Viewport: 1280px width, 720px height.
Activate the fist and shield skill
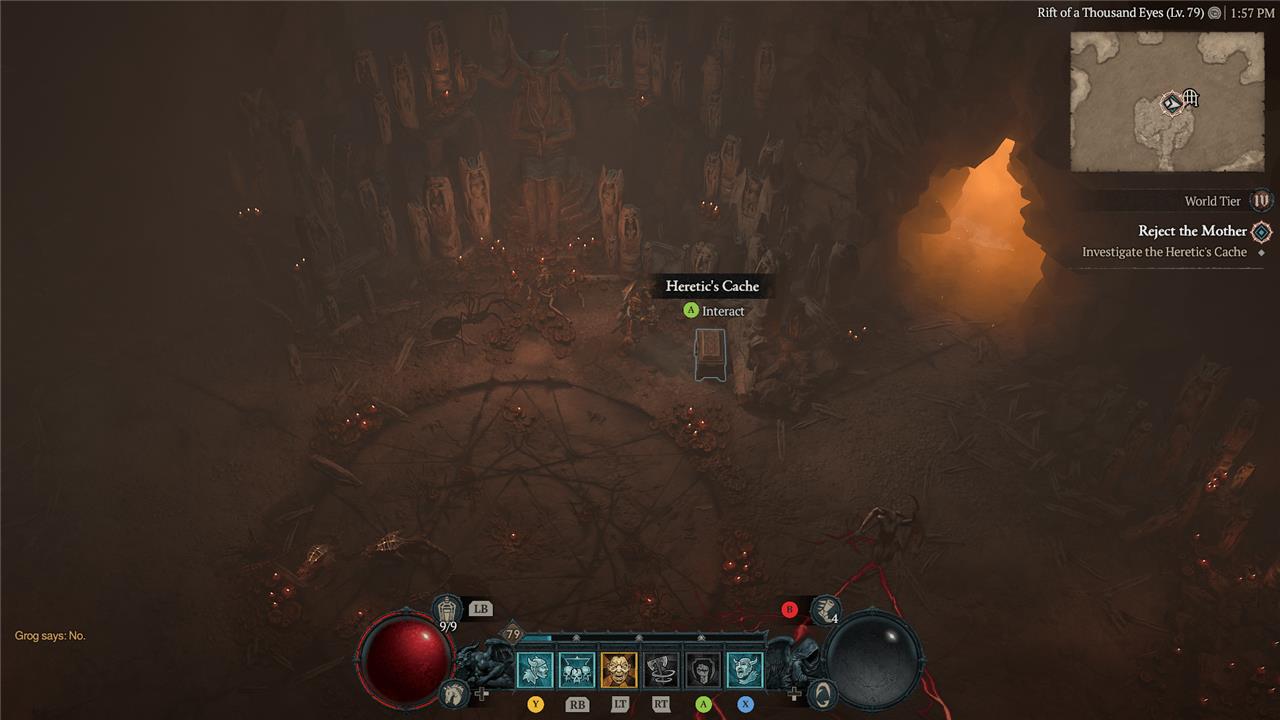(x=703, y=670)
